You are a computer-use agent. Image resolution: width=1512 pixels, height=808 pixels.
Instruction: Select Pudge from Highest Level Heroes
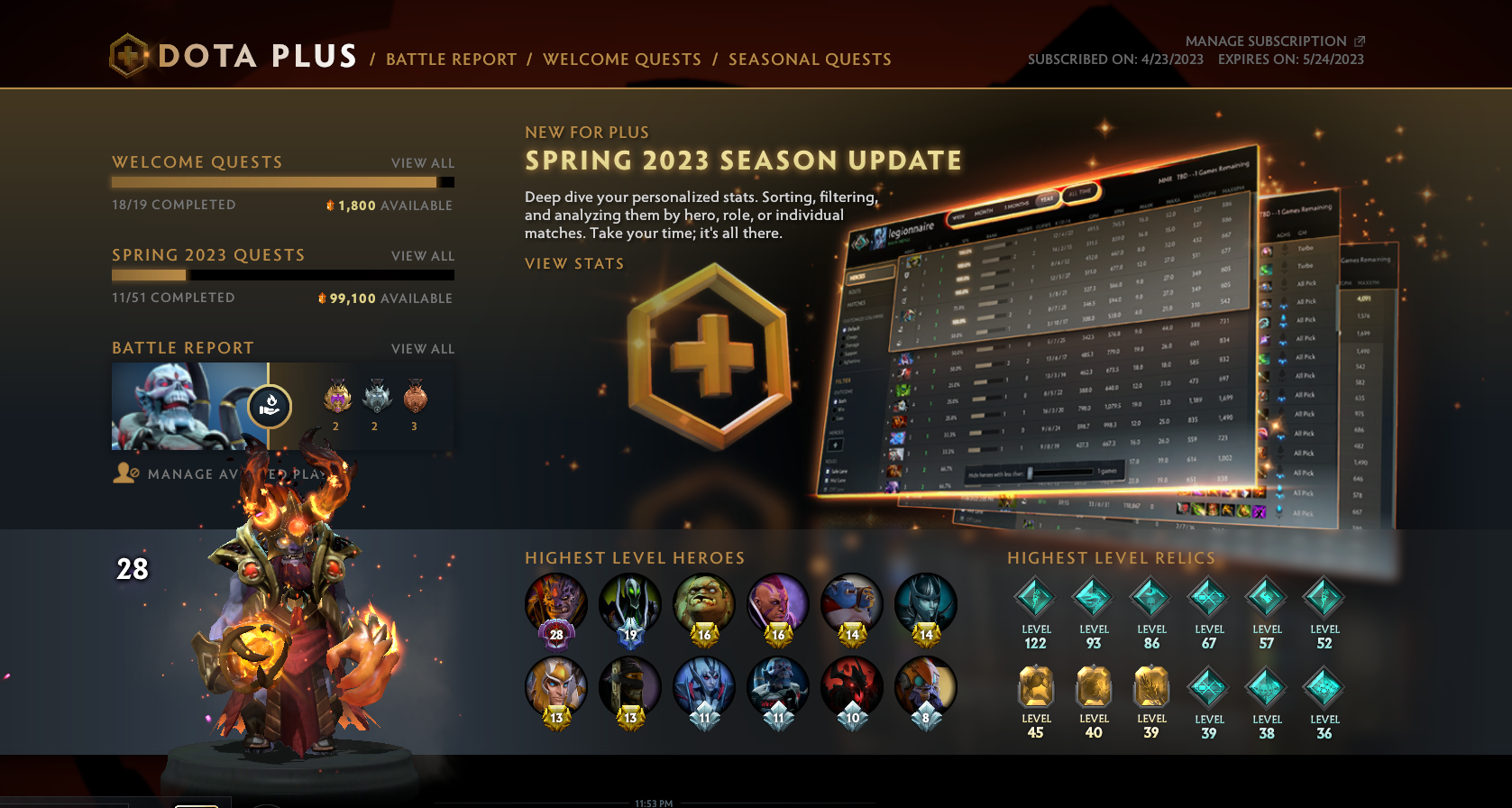pos(703,605)
